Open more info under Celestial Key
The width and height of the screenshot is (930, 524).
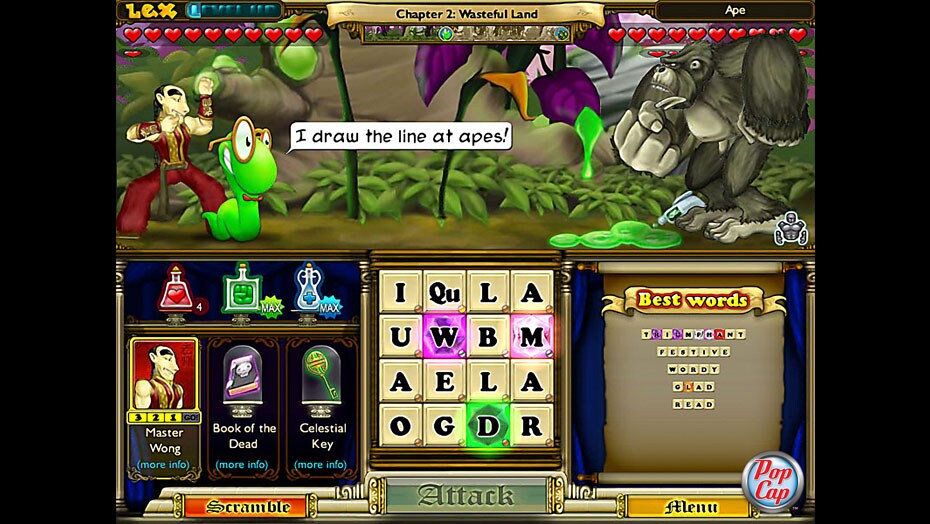click(321, 464)
